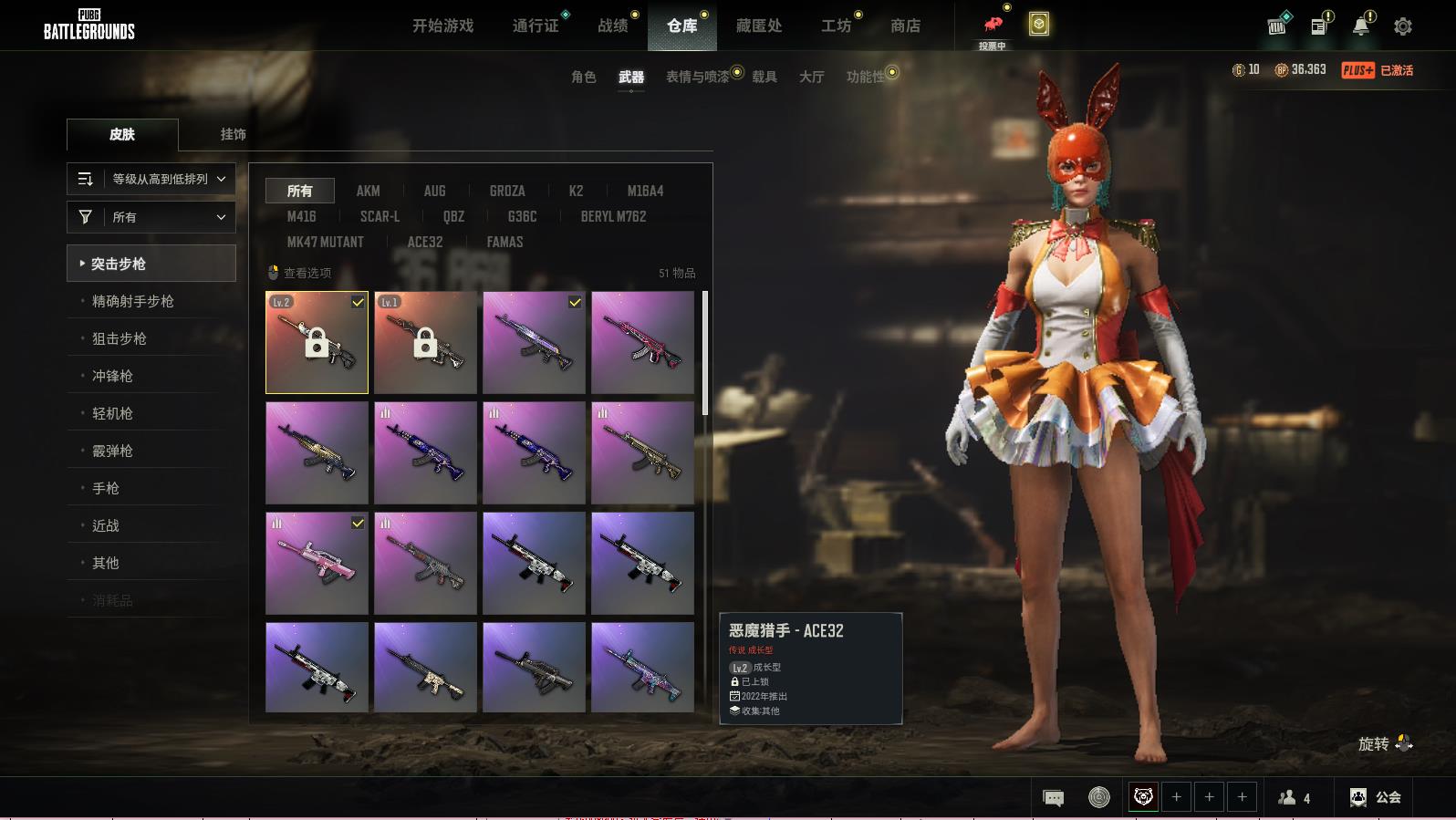Switch to the 商店 store tab
Viewport: 1456px width, 820px height.
(x=905, y=26)
